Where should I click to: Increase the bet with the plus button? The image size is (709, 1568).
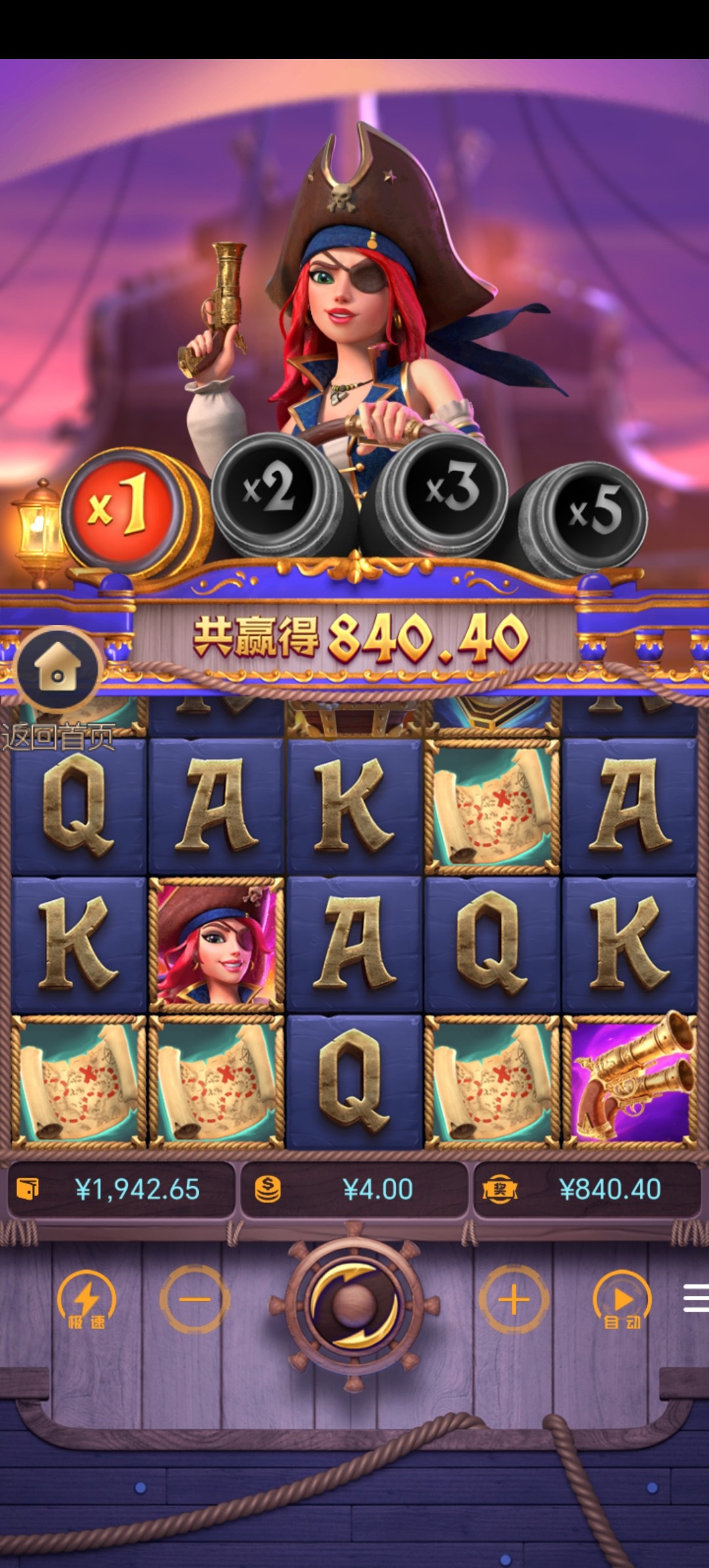coord(513,1299)
